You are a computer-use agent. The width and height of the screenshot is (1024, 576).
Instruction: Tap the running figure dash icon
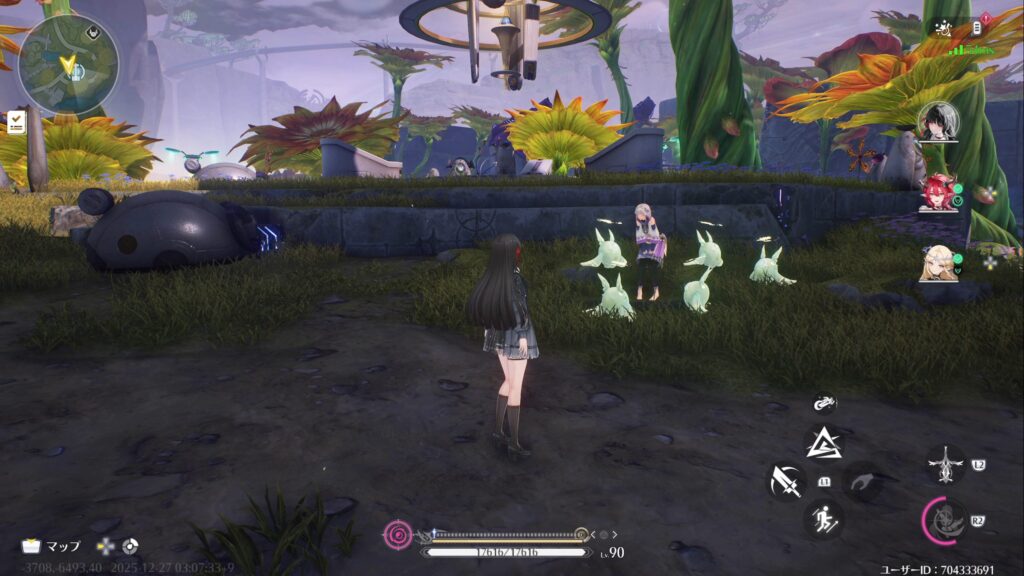[824, 519]
